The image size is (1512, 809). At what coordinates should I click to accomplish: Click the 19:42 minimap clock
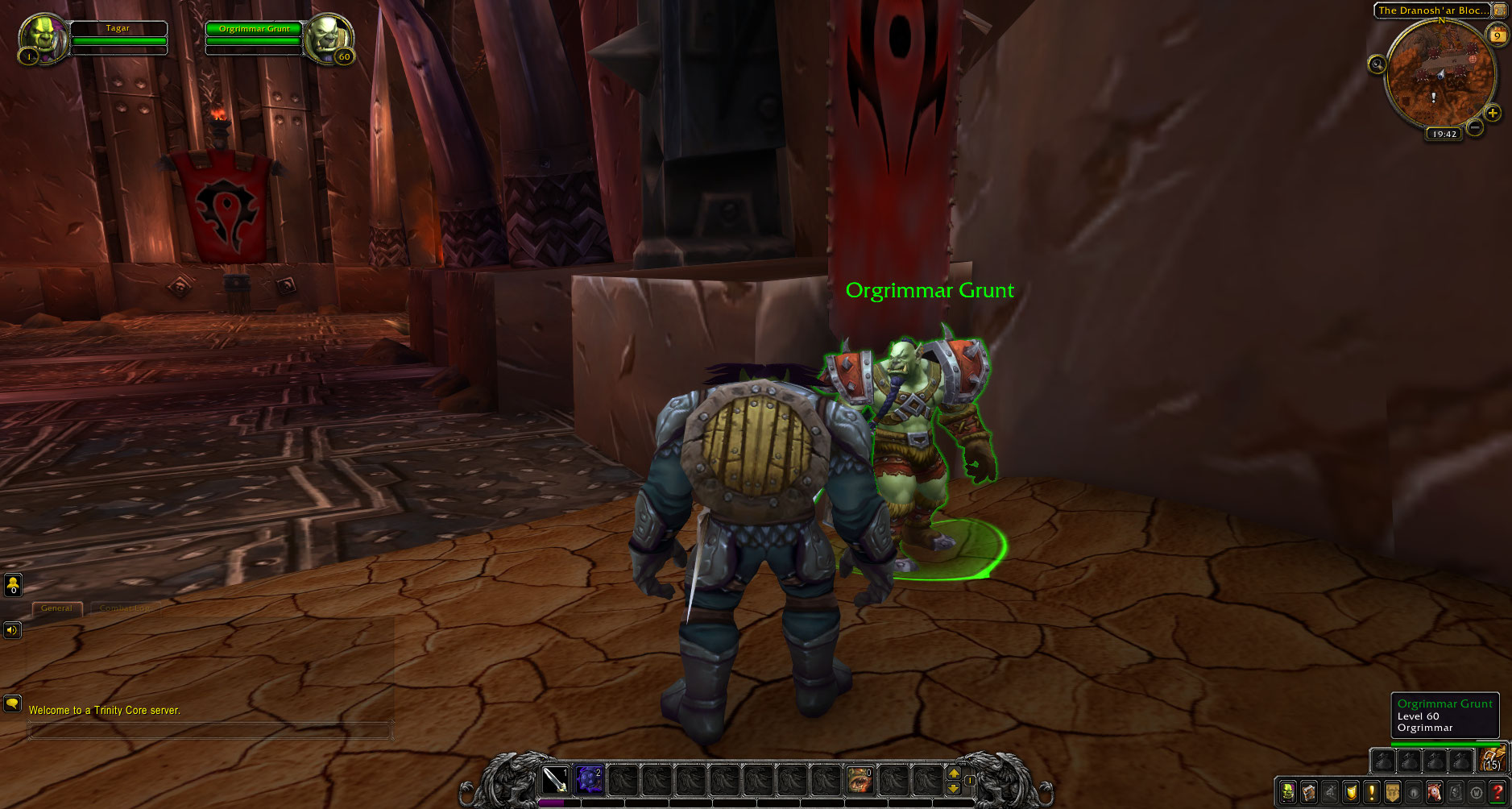click(x=1443, y=134)
